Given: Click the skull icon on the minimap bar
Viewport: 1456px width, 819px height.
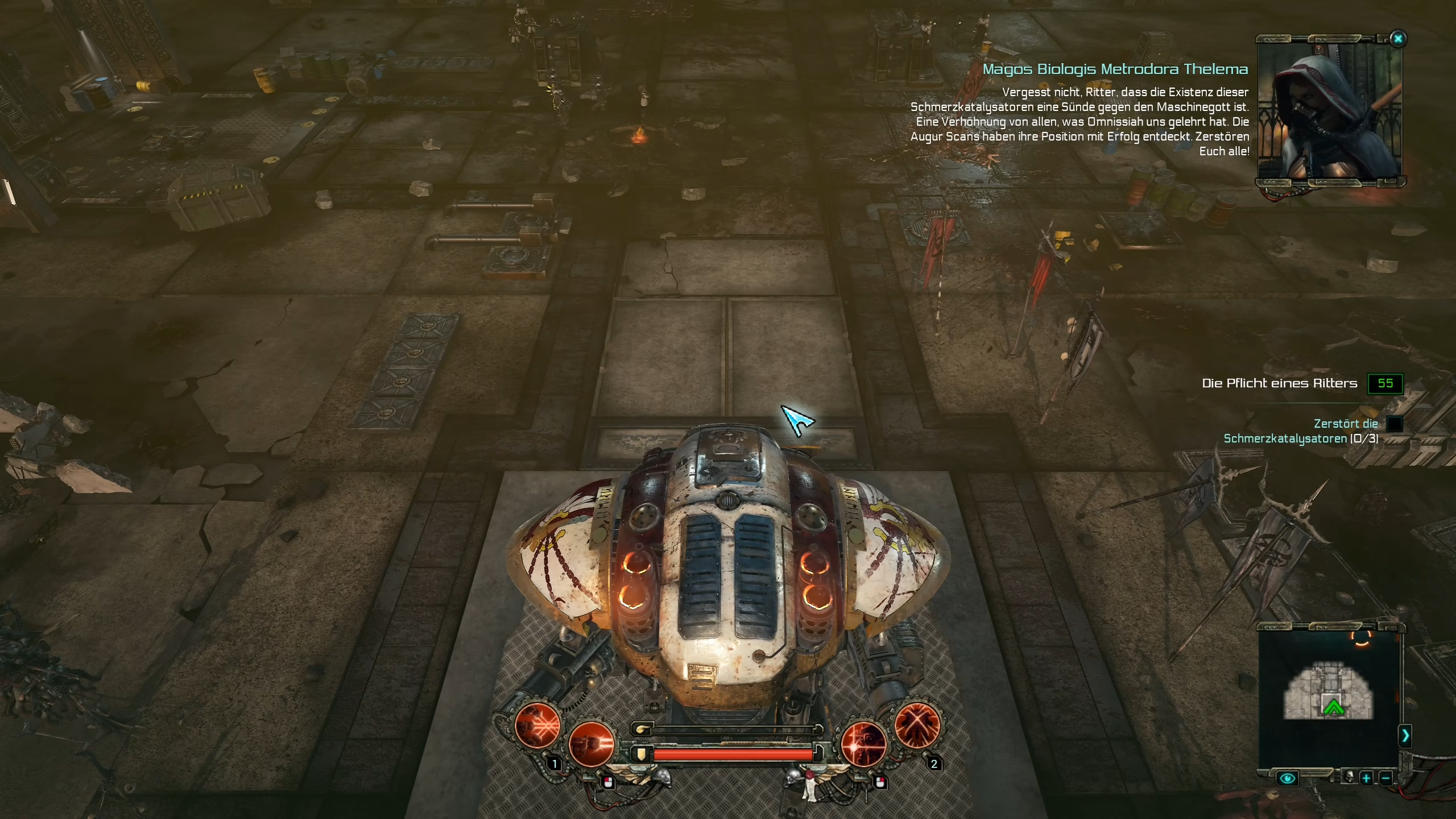Looking at the screenshot, I should pyautogui.click(x=1350, y=777).
